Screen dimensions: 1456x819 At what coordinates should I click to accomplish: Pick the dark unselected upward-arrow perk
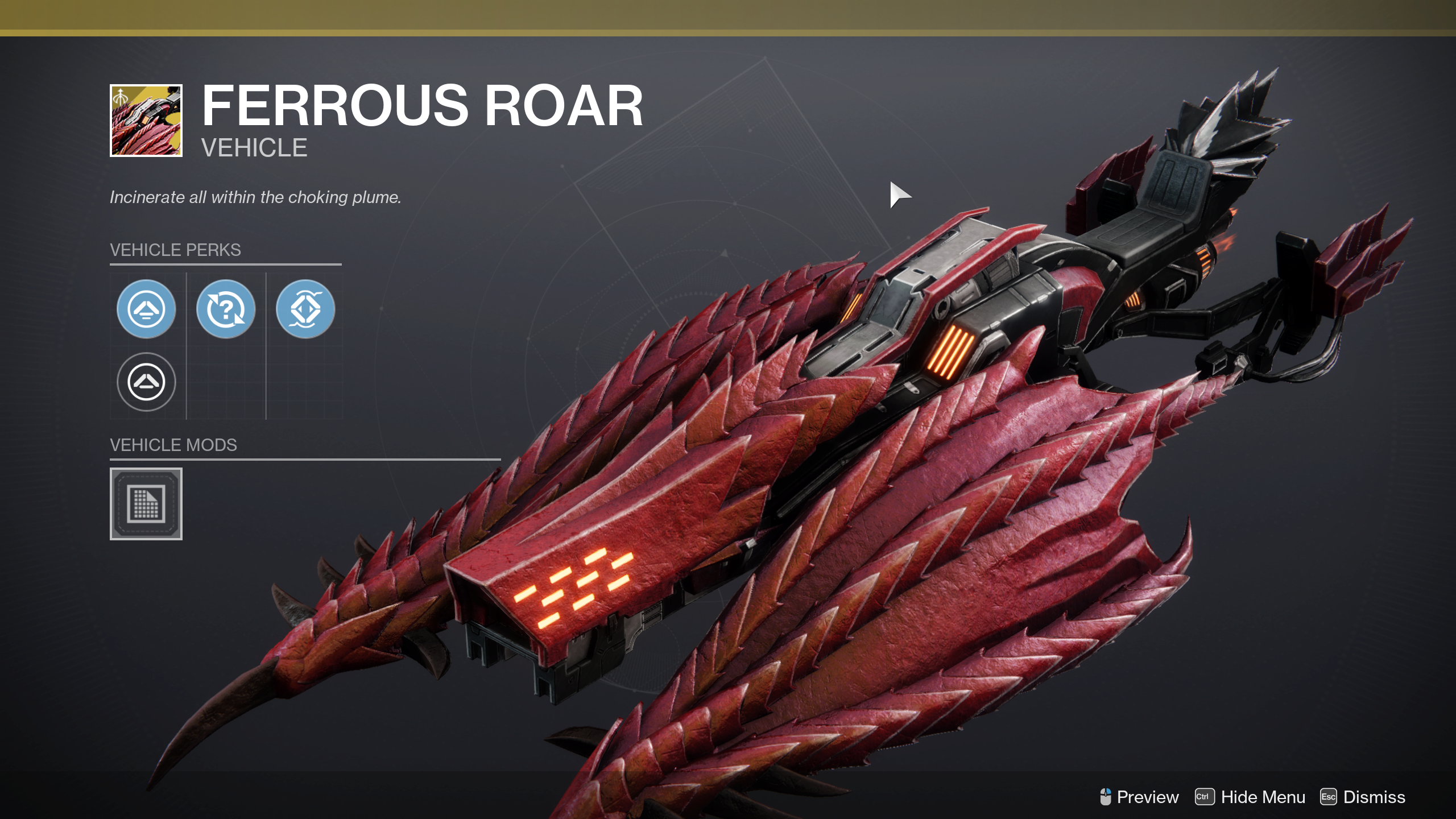(x=146, y=382)
